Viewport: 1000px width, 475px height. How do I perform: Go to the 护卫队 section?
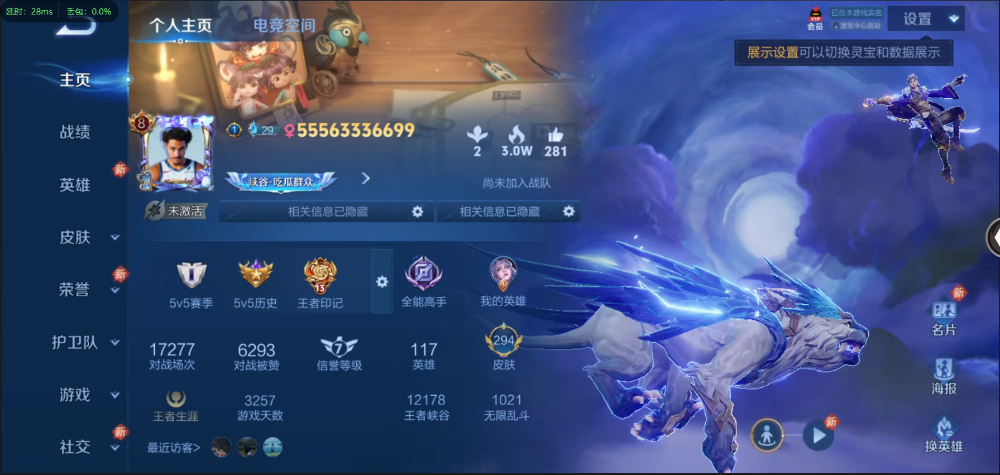[x=76, y=342]
